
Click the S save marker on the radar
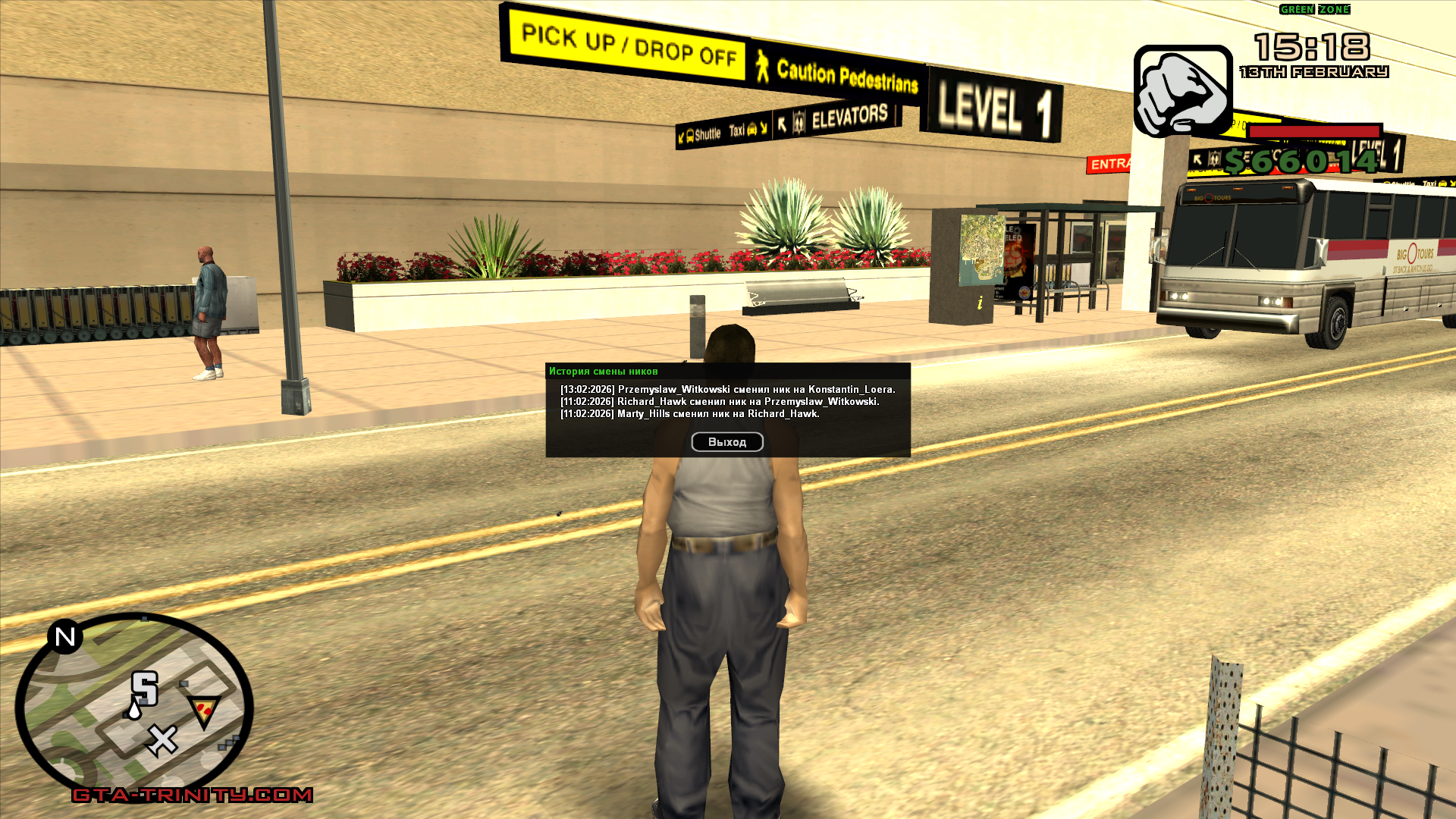[145, 689]
